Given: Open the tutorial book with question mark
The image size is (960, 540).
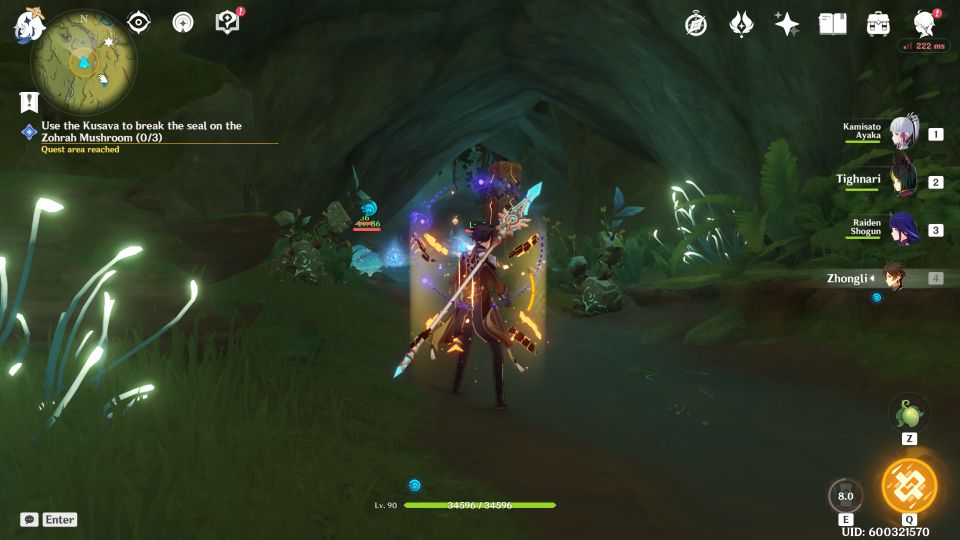Looking at the screenshot, I should 228,22.
